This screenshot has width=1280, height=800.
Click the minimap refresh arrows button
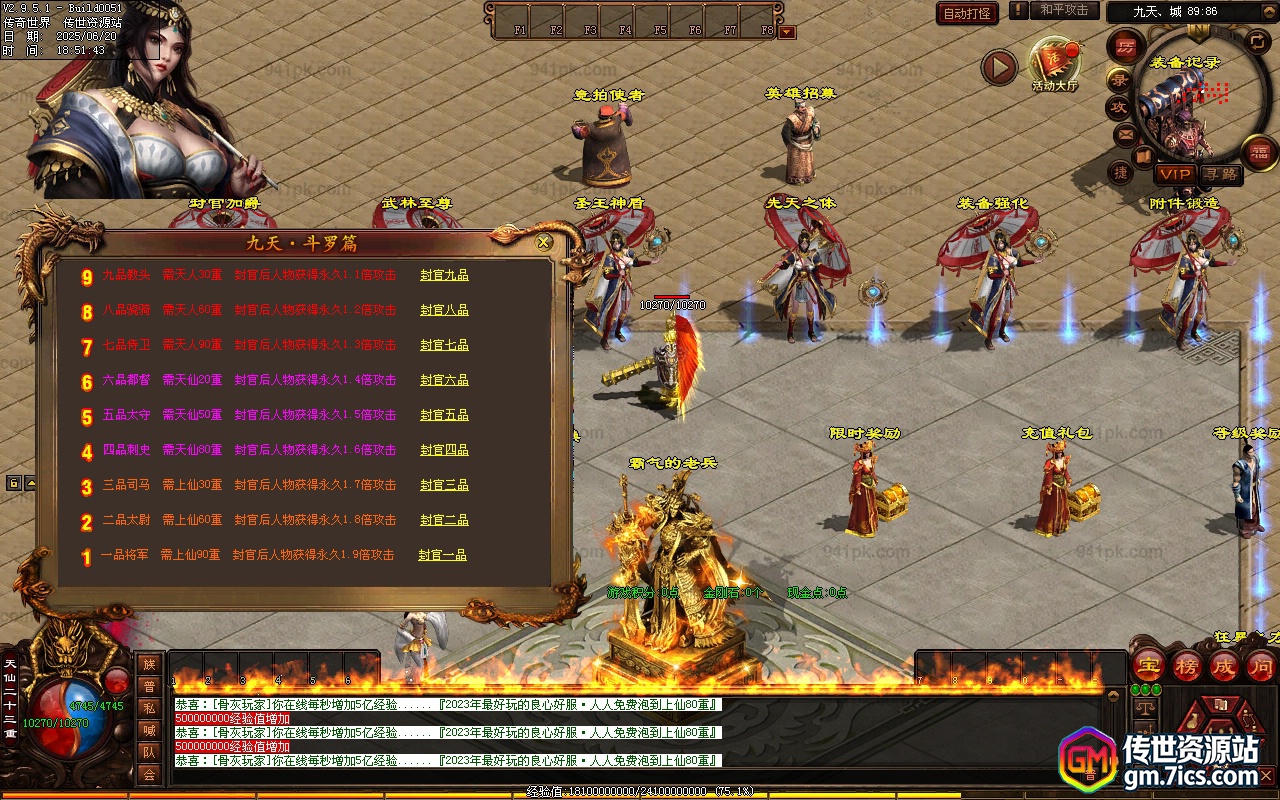coord(1257,41)
